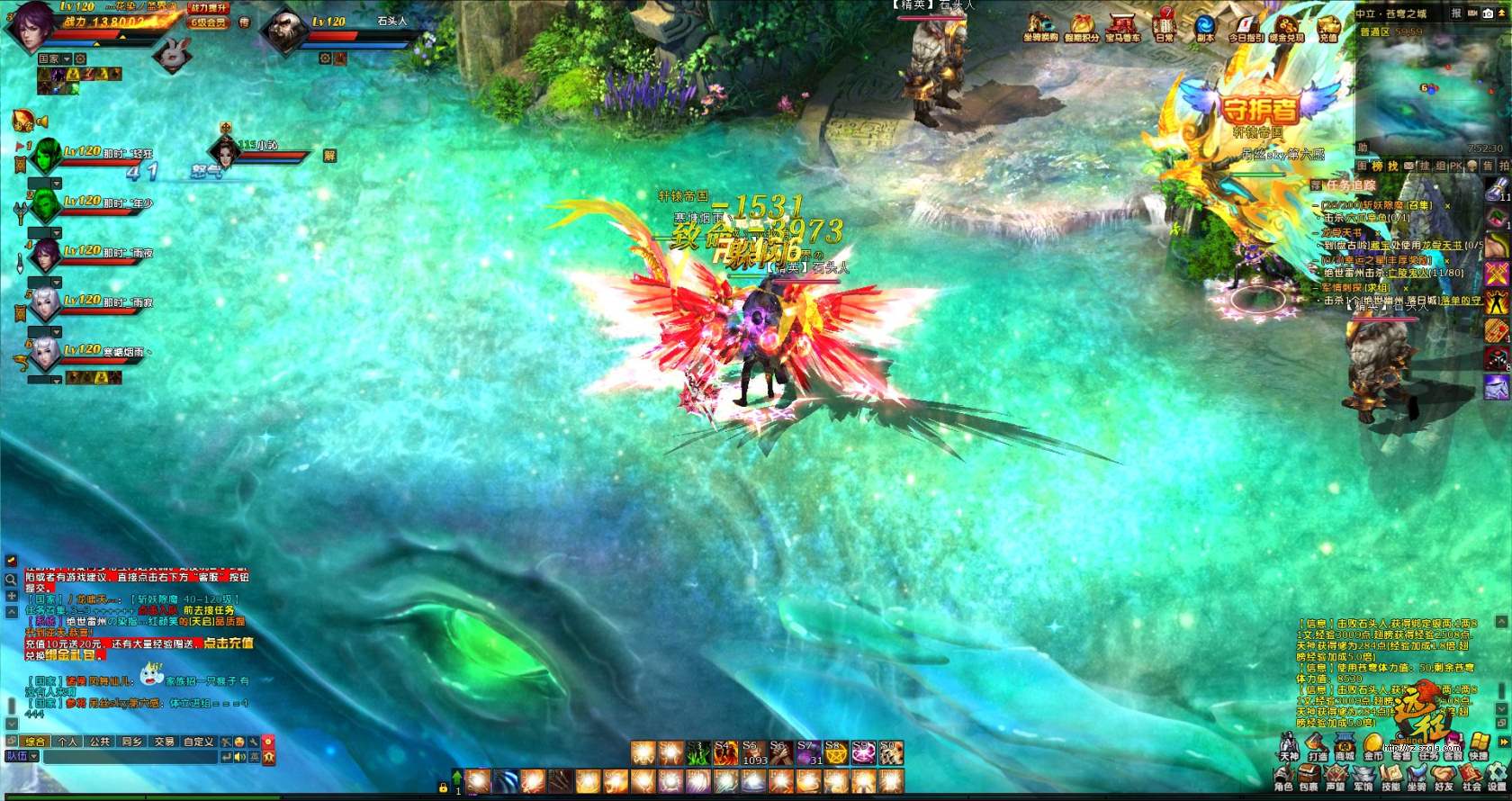
Task: Take a screenshot with the camera button
Action: point(1488,13)
